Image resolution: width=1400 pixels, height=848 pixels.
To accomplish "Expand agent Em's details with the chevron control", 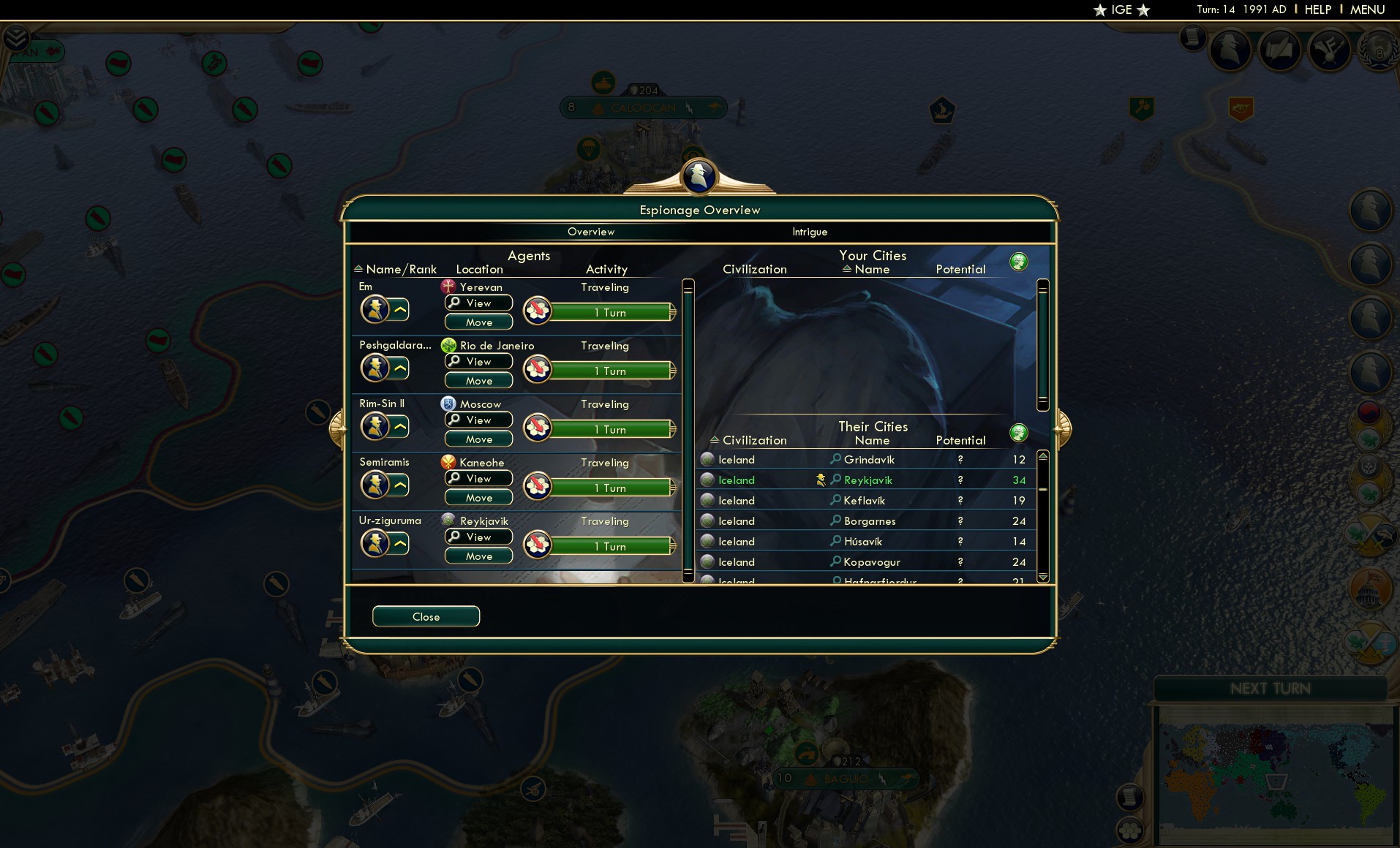I will (x=399, y=308).
